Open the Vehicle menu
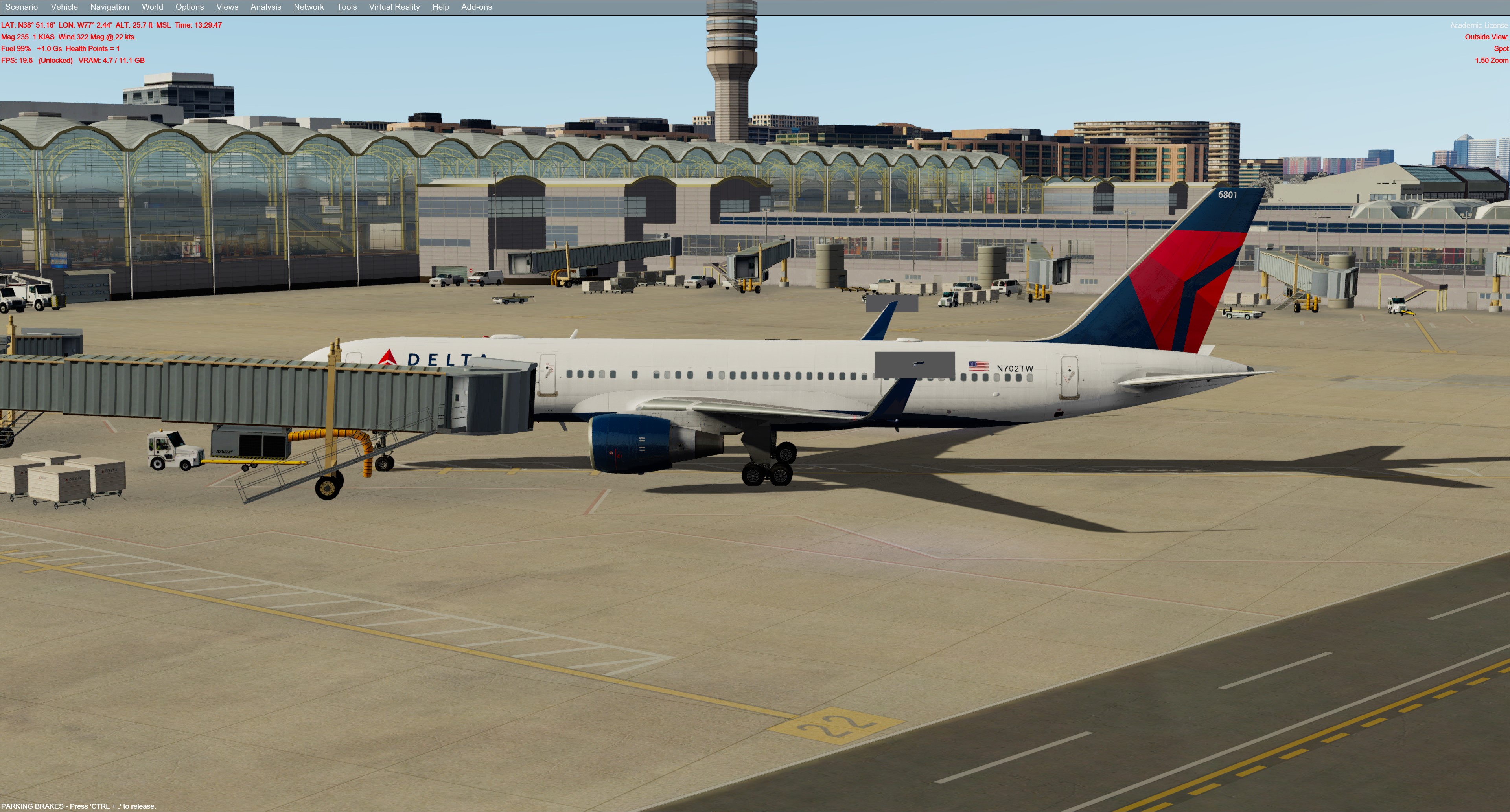This screenshot has height=812, width=1510. pos(64,7)
